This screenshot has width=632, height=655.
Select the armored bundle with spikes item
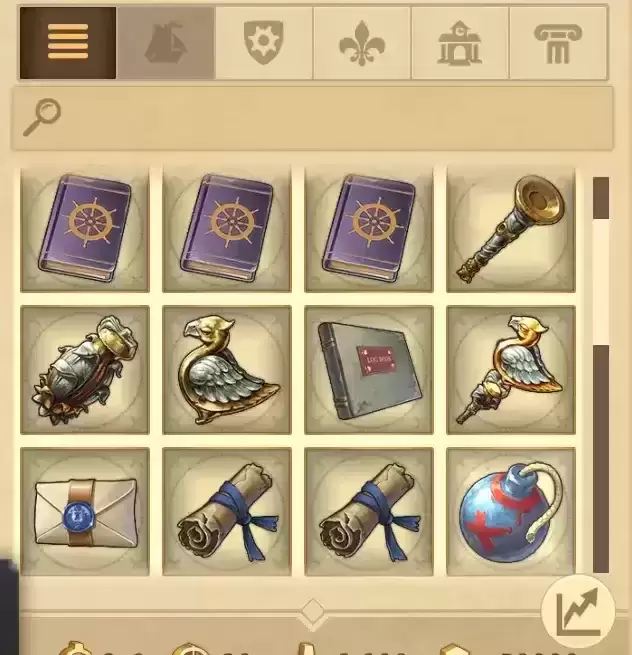pyautogui.click(x=84, y=370)
